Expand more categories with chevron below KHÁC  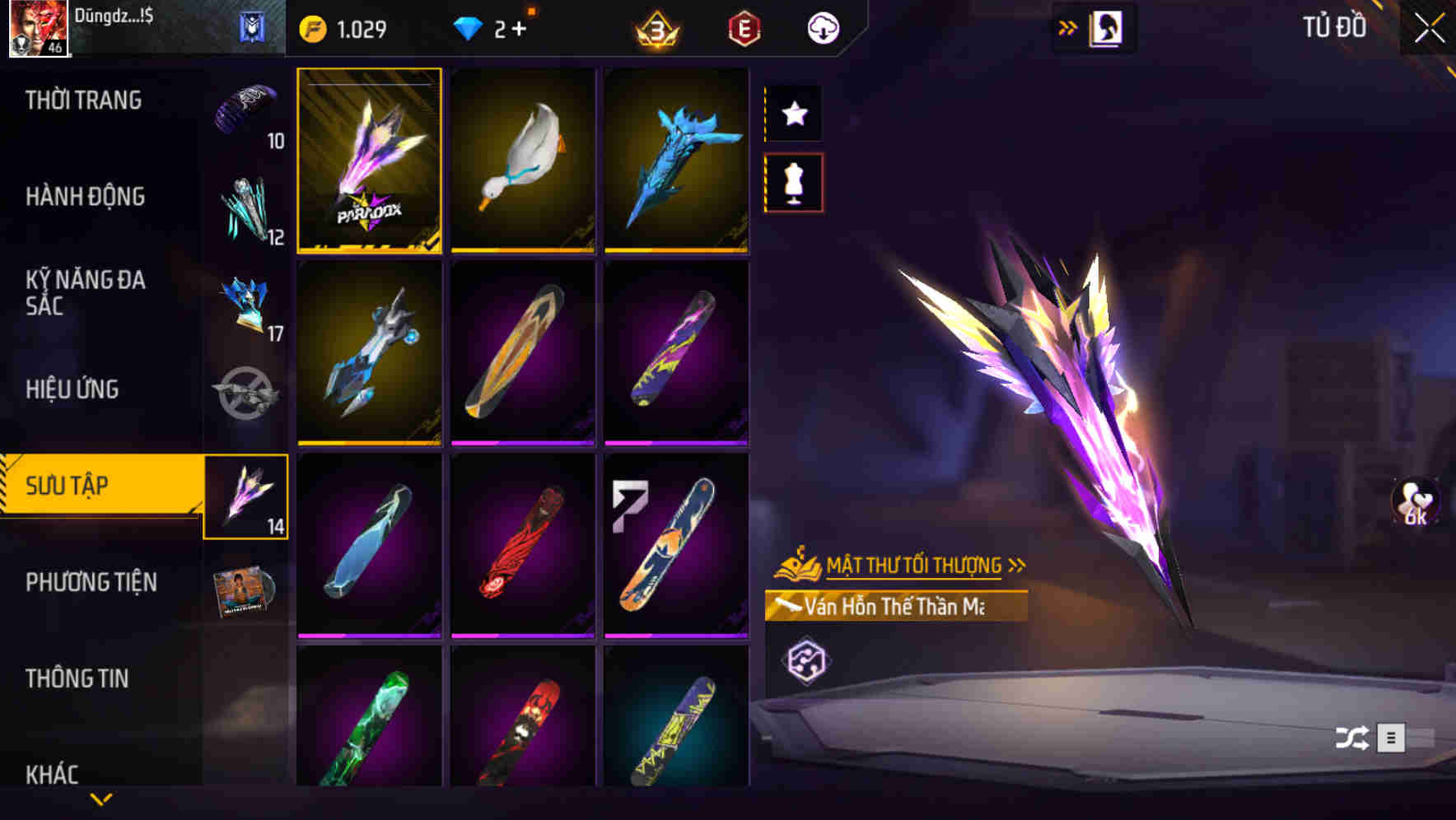click(x=100, y=800)
